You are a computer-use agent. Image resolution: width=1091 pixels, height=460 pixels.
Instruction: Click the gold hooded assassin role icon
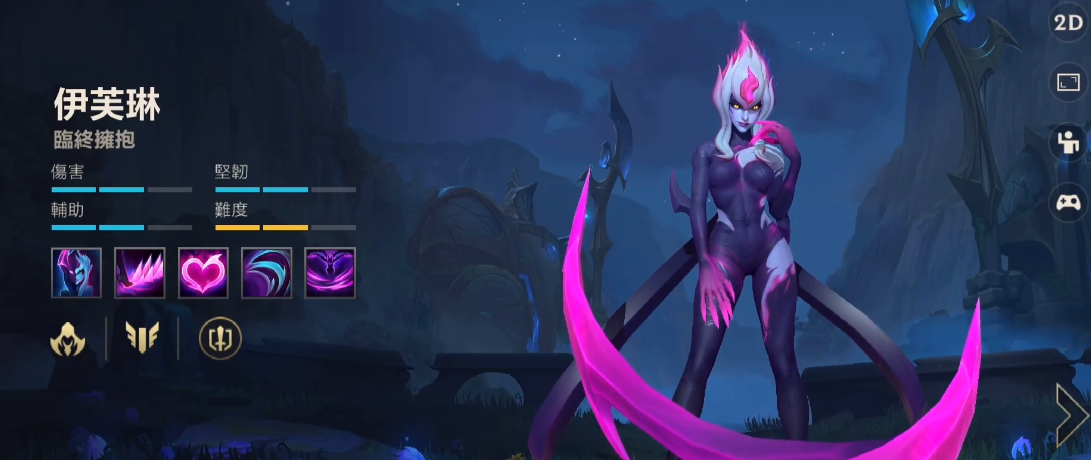pos(68,339)
